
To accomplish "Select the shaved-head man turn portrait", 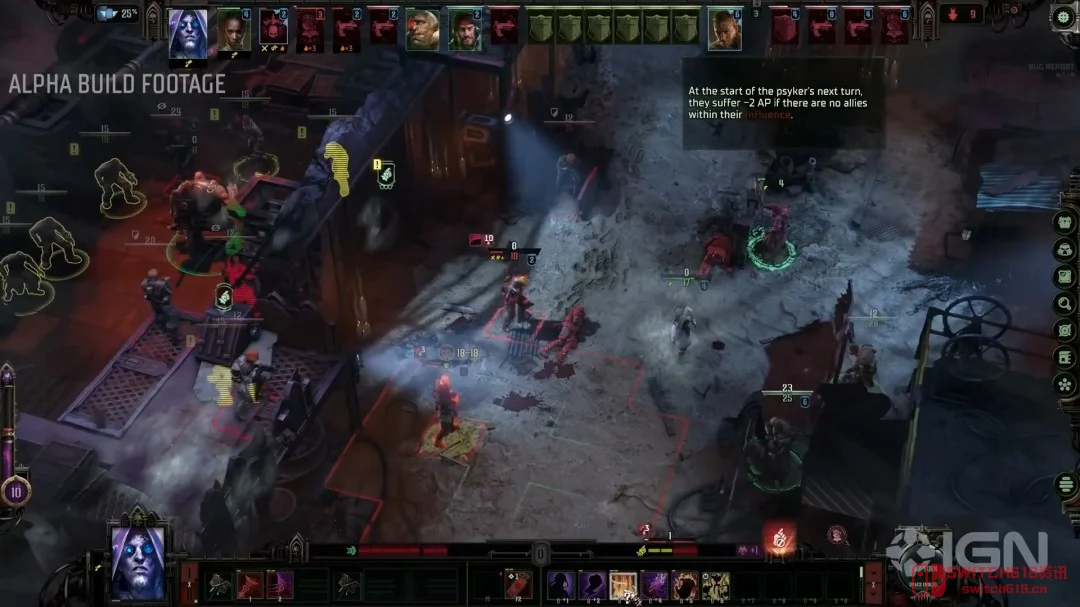I will (x=724, y=29).
